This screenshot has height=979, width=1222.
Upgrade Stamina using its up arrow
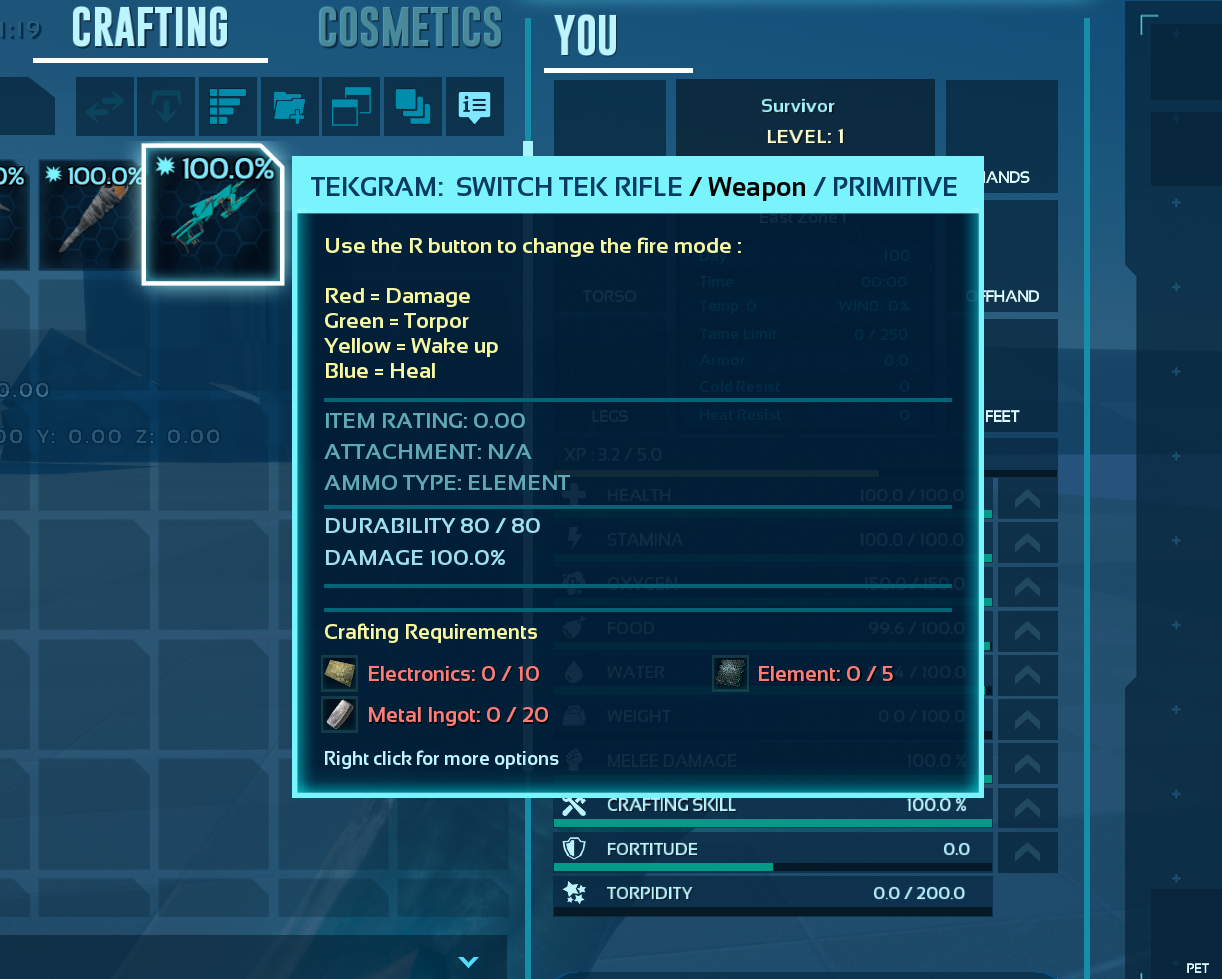tap(1027, 542)
